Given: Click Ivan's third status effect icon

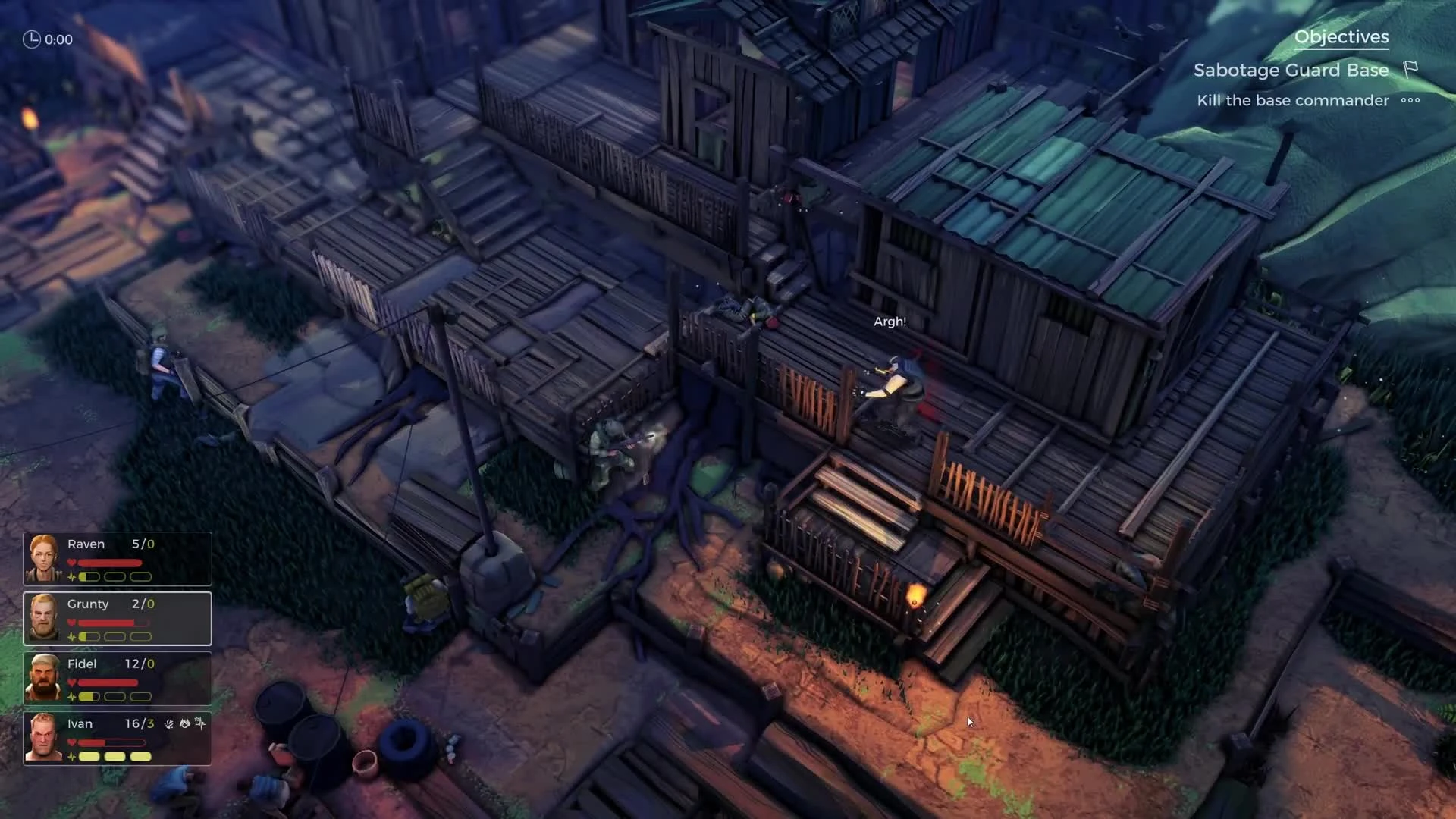Looking at the screenshot, I should (201, 723).
